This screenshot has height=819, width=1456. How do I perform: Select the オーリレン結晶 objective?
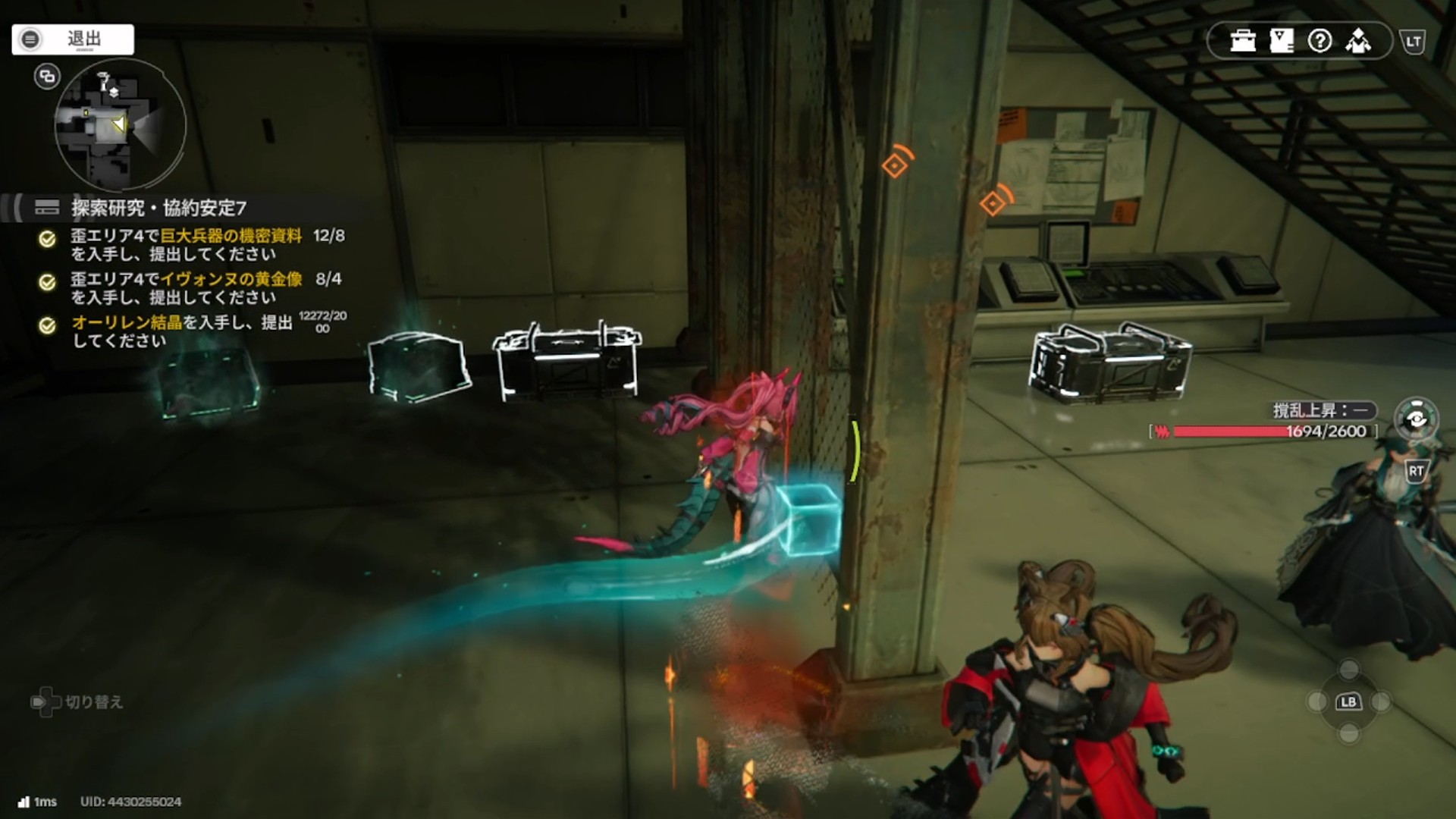[x=182, y=331]
